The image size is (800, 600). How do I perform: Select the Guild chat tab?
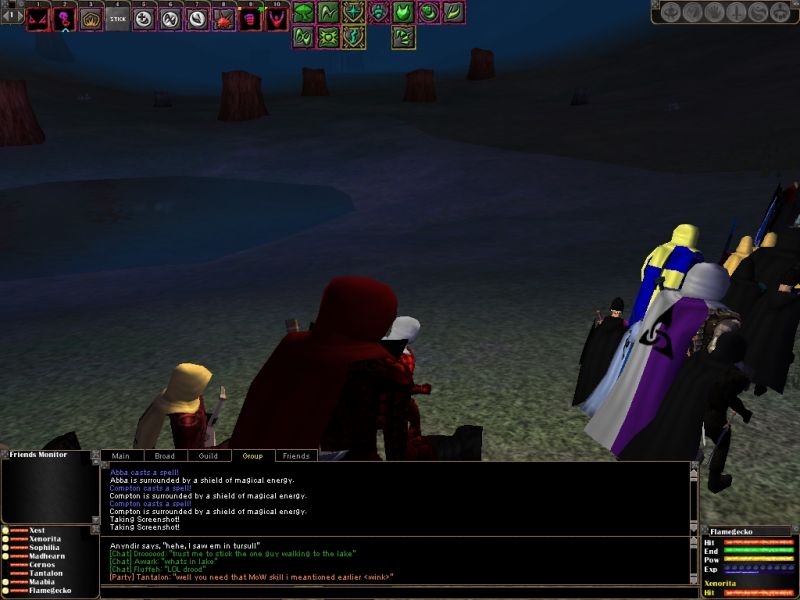click(208, 456)
